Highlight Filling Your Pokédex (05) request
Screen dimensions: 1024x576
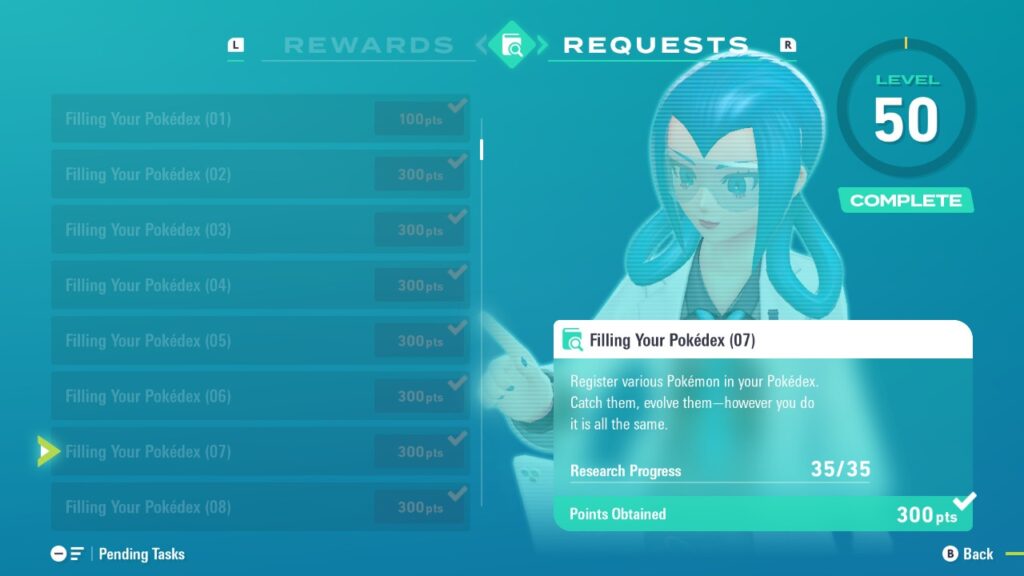pyautogui.click(x=260, y=341)
